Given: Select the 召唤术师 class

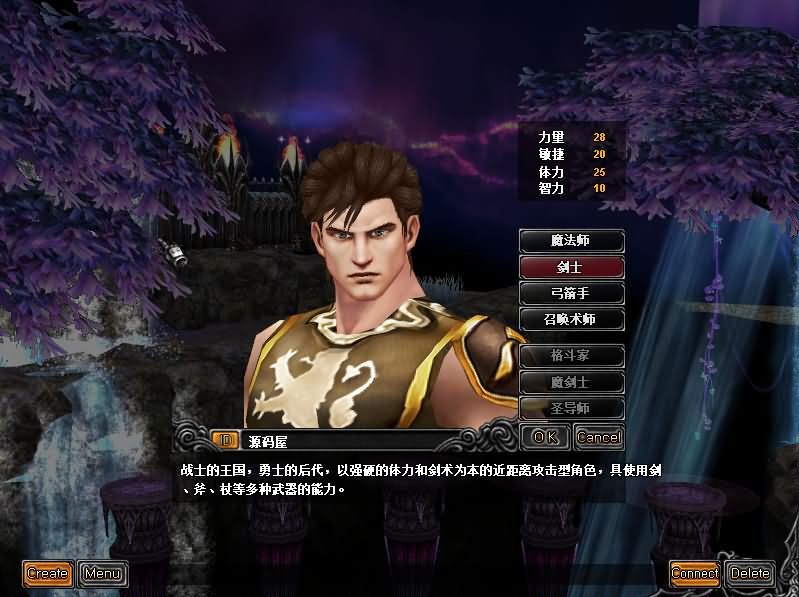Looking at the screenshot, I should (572, 319).
